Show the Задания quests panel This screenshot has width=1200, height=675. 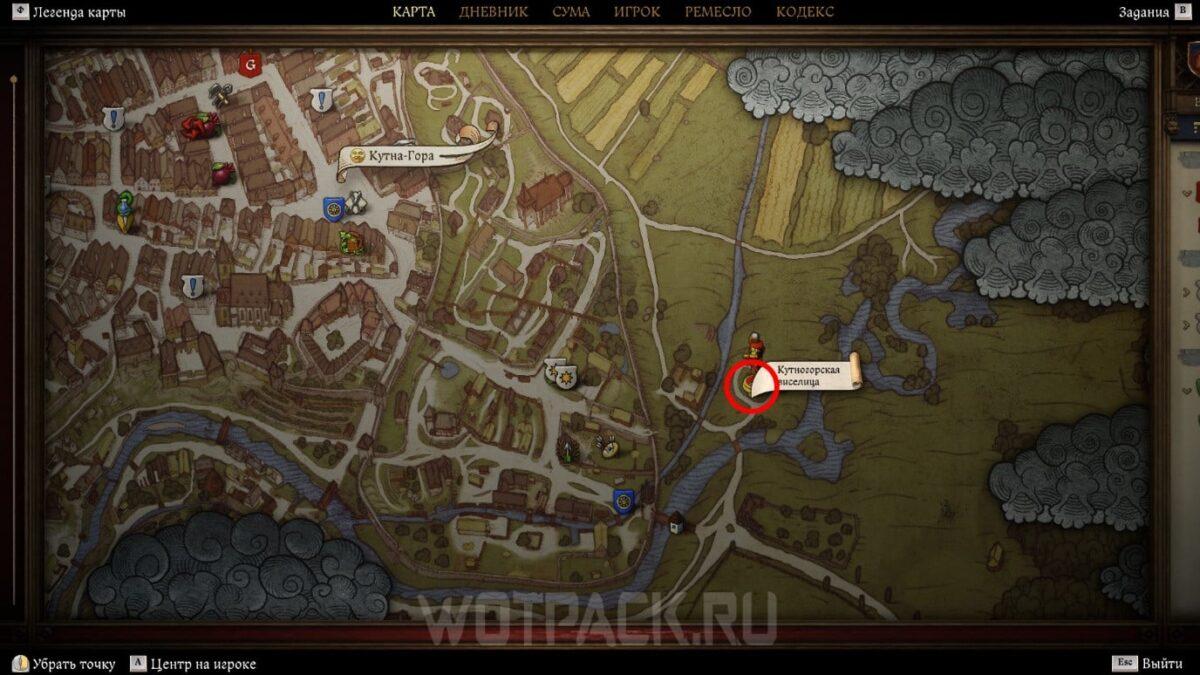[x=1144, y=12]
